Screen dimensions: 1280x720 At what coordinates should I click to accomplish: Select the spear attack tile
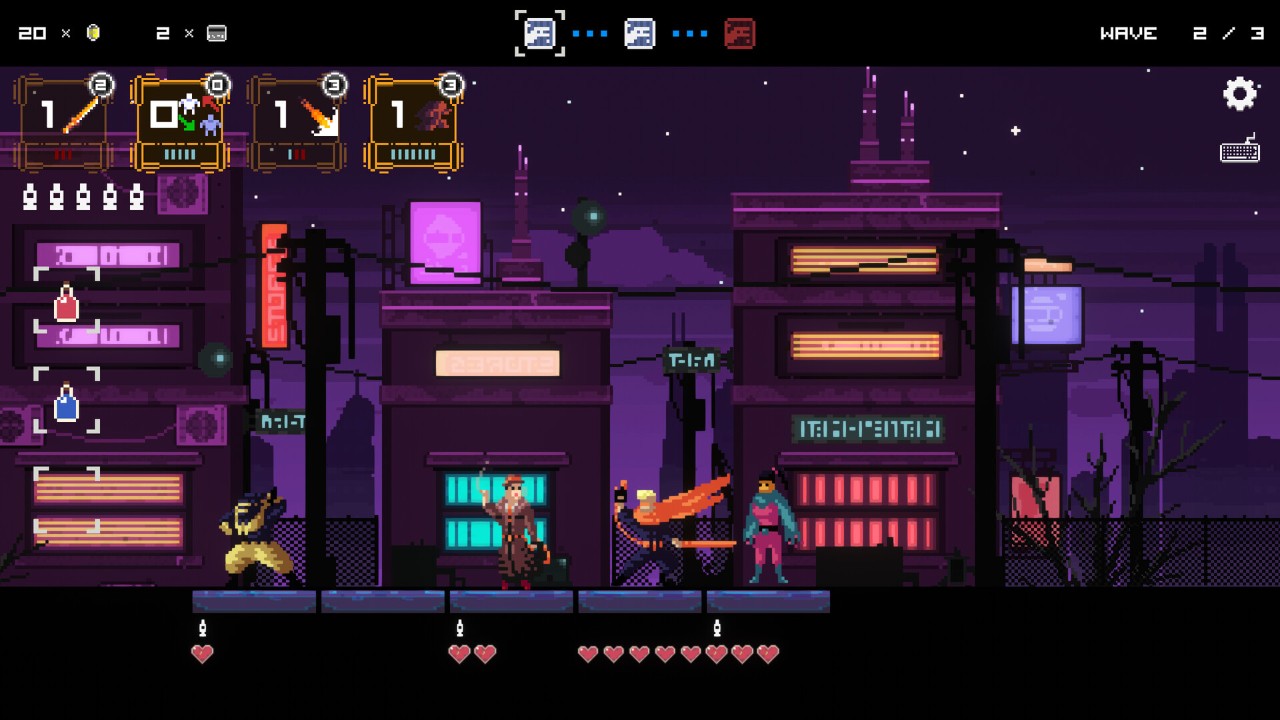tap(64, 120)
